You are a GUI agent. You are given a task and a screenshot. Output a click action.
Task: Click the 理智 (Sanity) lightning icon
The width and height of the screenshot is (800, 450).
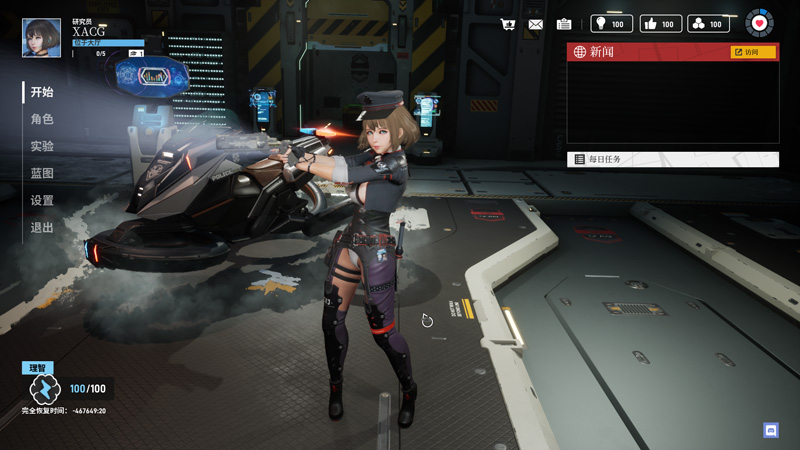point(45,389)
